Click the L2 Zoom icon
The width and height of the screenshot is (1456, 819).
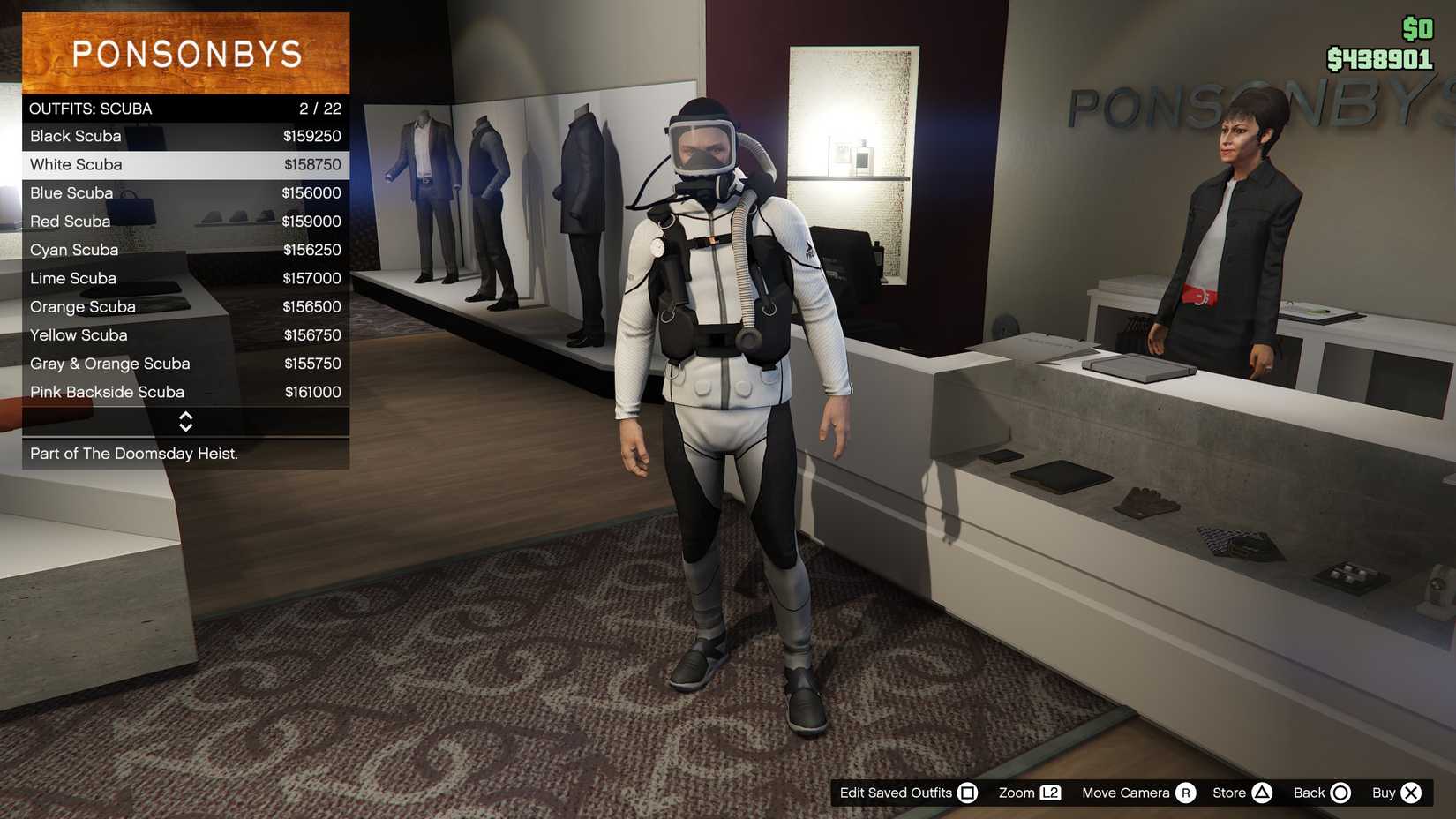tap(1050, 793)
